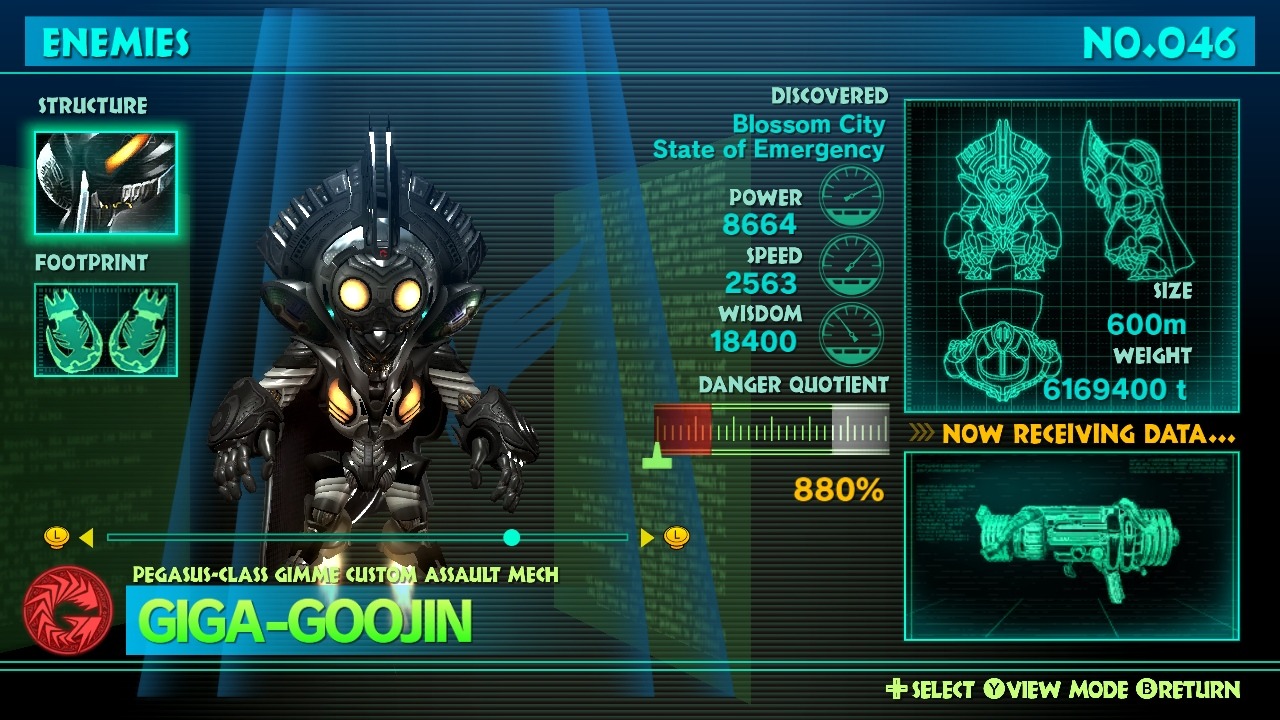Click the right yellow rotation arrow
Viewport: 1280px width, 720px height.
pyautogui.click(x=647, y=538)
